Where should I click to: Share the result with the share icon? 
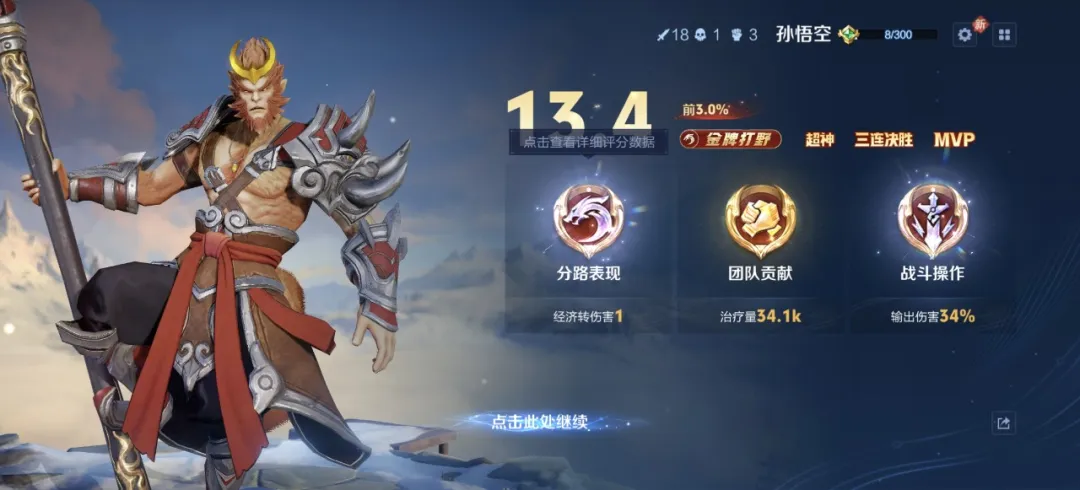coord(1004,424)
